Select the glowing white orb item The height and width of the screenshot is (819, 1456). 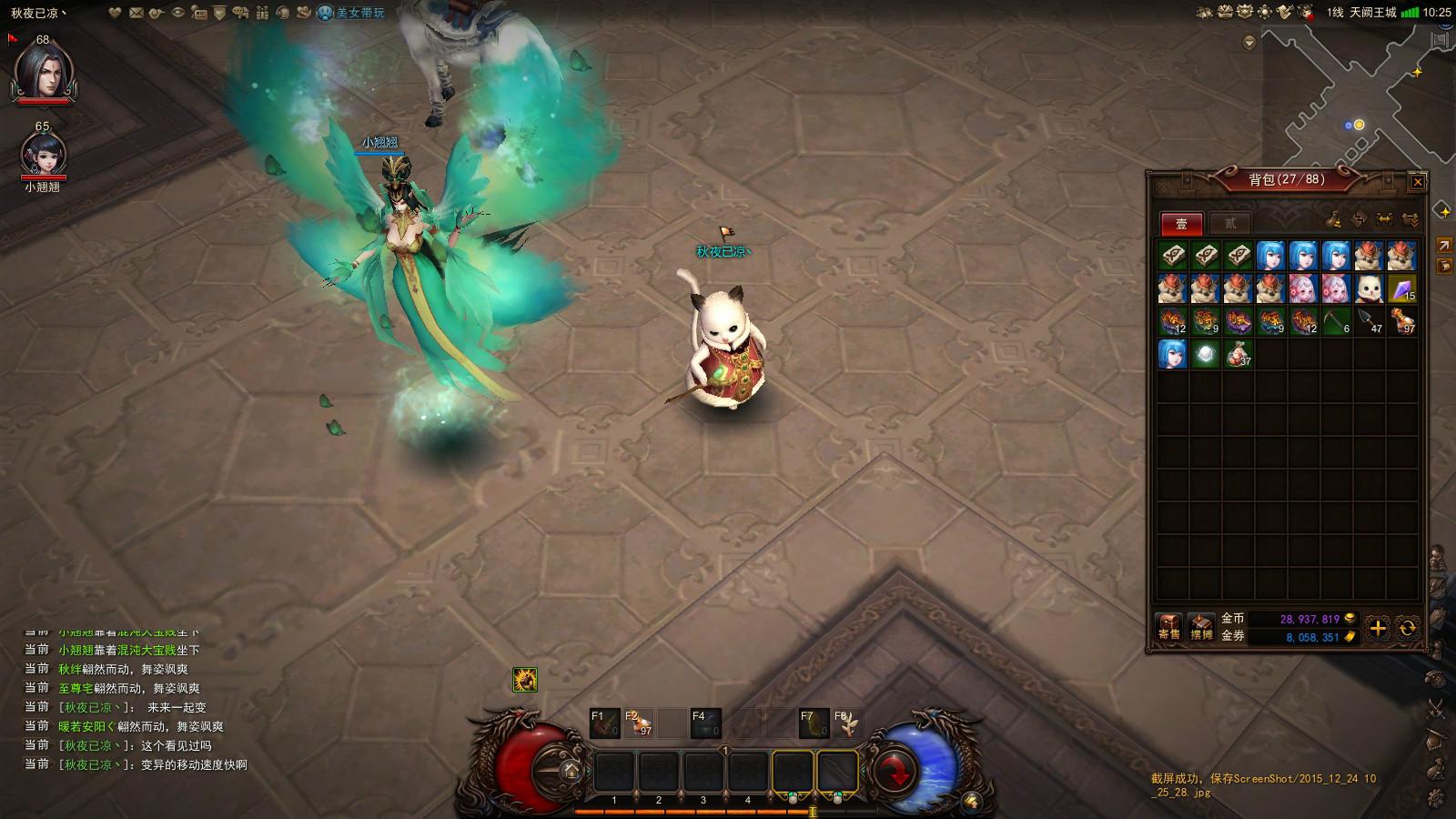(x=1206, y=354)
